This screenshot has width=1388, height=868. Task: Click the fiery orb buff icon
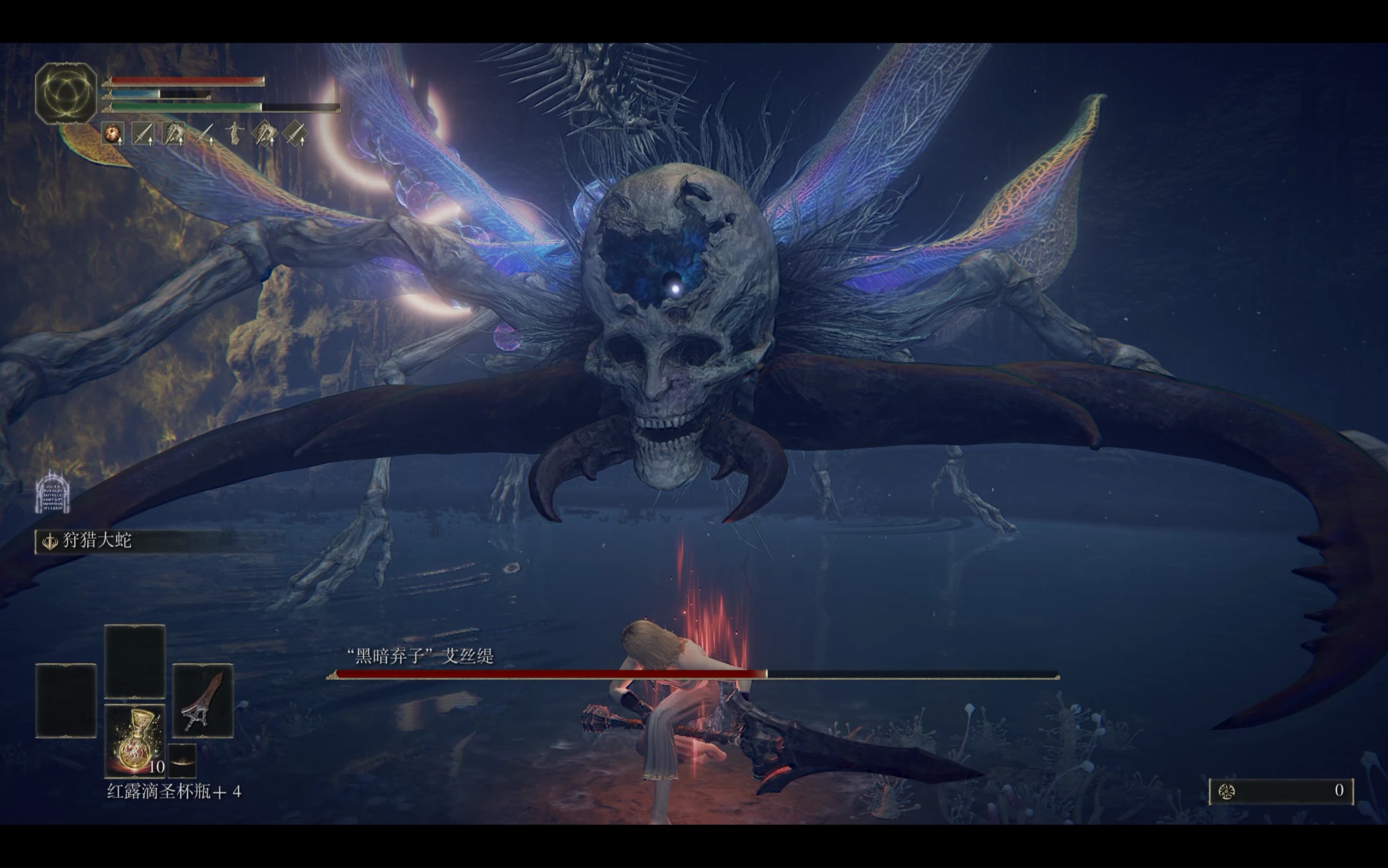(113, 133)
